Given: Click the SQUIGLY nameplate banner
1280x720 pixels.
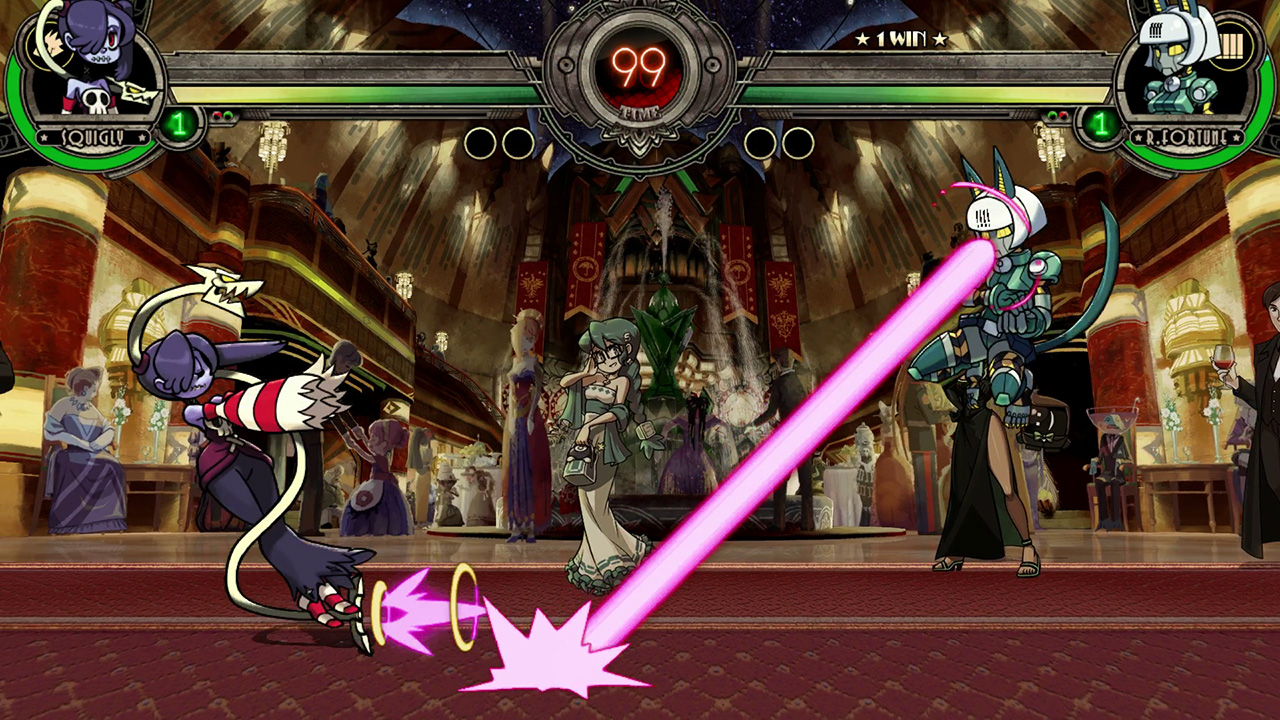Looking at the screenshot, I should coord(91,135).
